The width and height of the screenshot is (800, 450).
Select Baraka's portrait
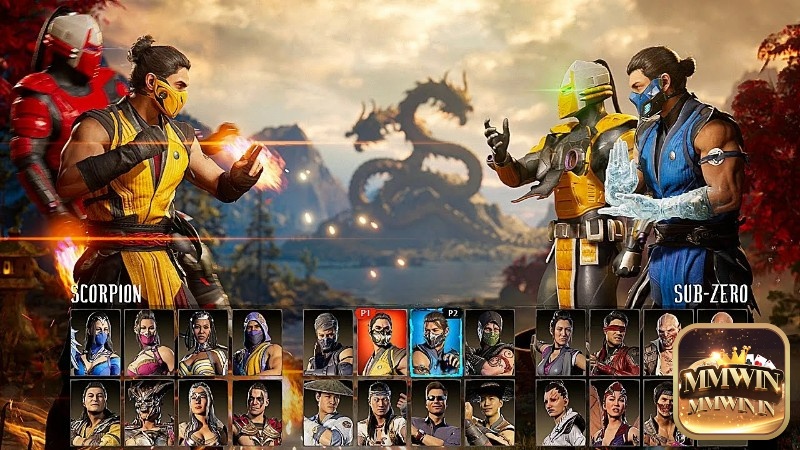[667, 342]
